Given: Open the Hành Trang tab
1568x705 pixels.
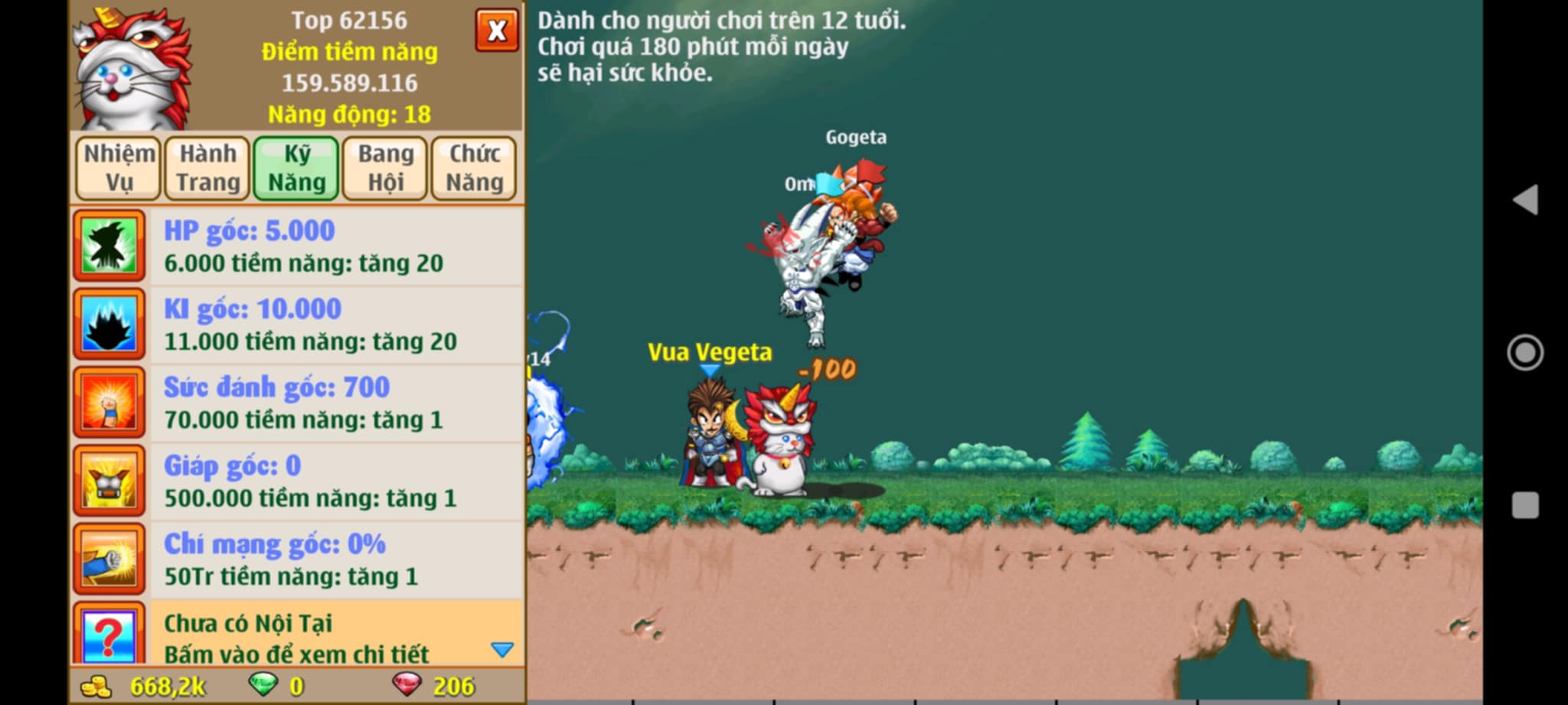Looking at the screenshot, I should (207, 168).
